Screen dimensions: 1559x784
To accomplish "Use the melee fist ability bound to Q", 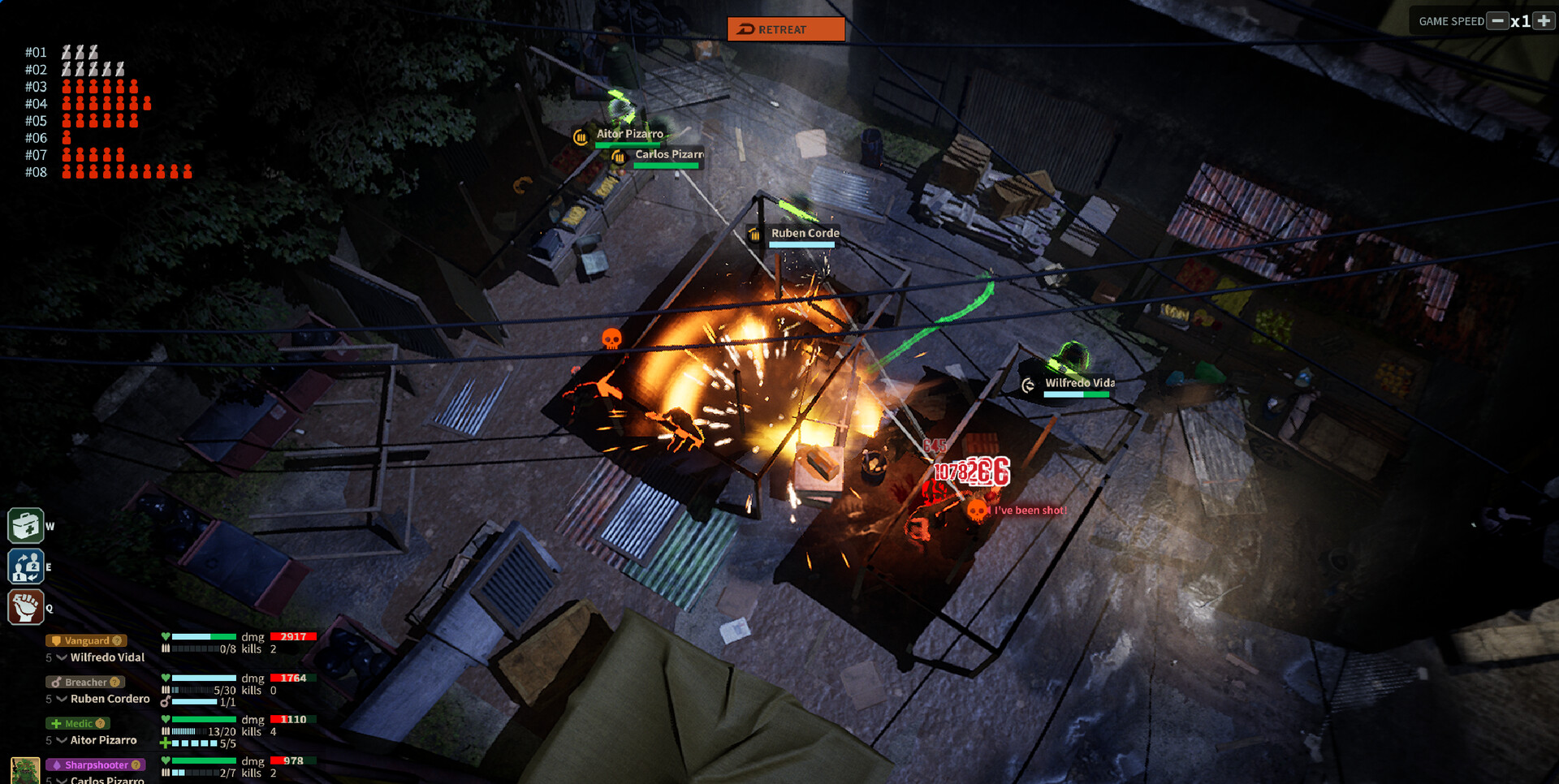I will tap(26, 606).
